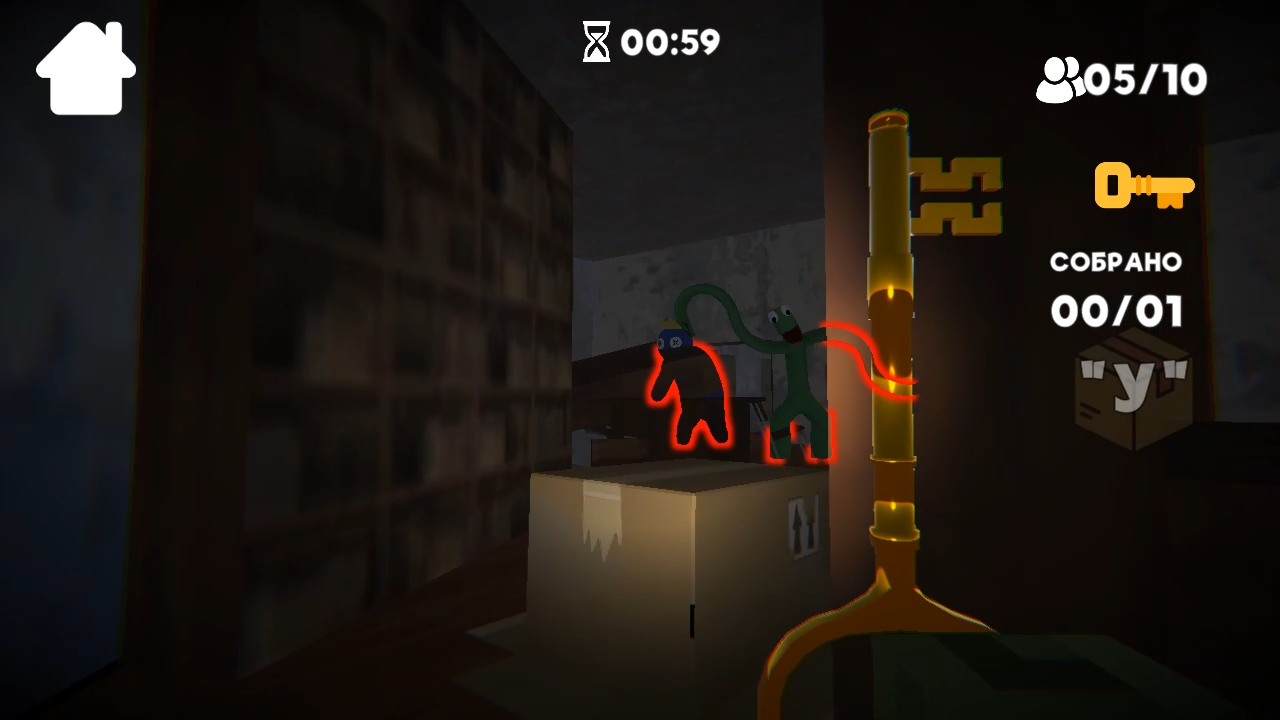
Task: Tap the 00:59 timer display
Action: tap(668, 42)
